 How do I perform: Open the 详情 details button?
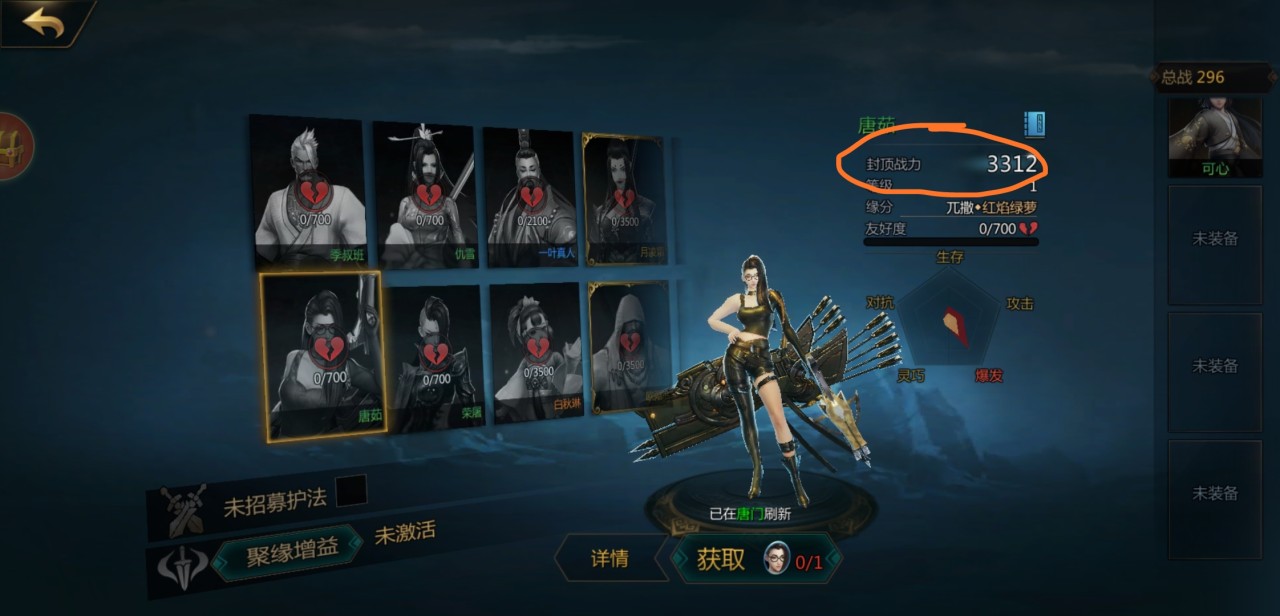610,558
